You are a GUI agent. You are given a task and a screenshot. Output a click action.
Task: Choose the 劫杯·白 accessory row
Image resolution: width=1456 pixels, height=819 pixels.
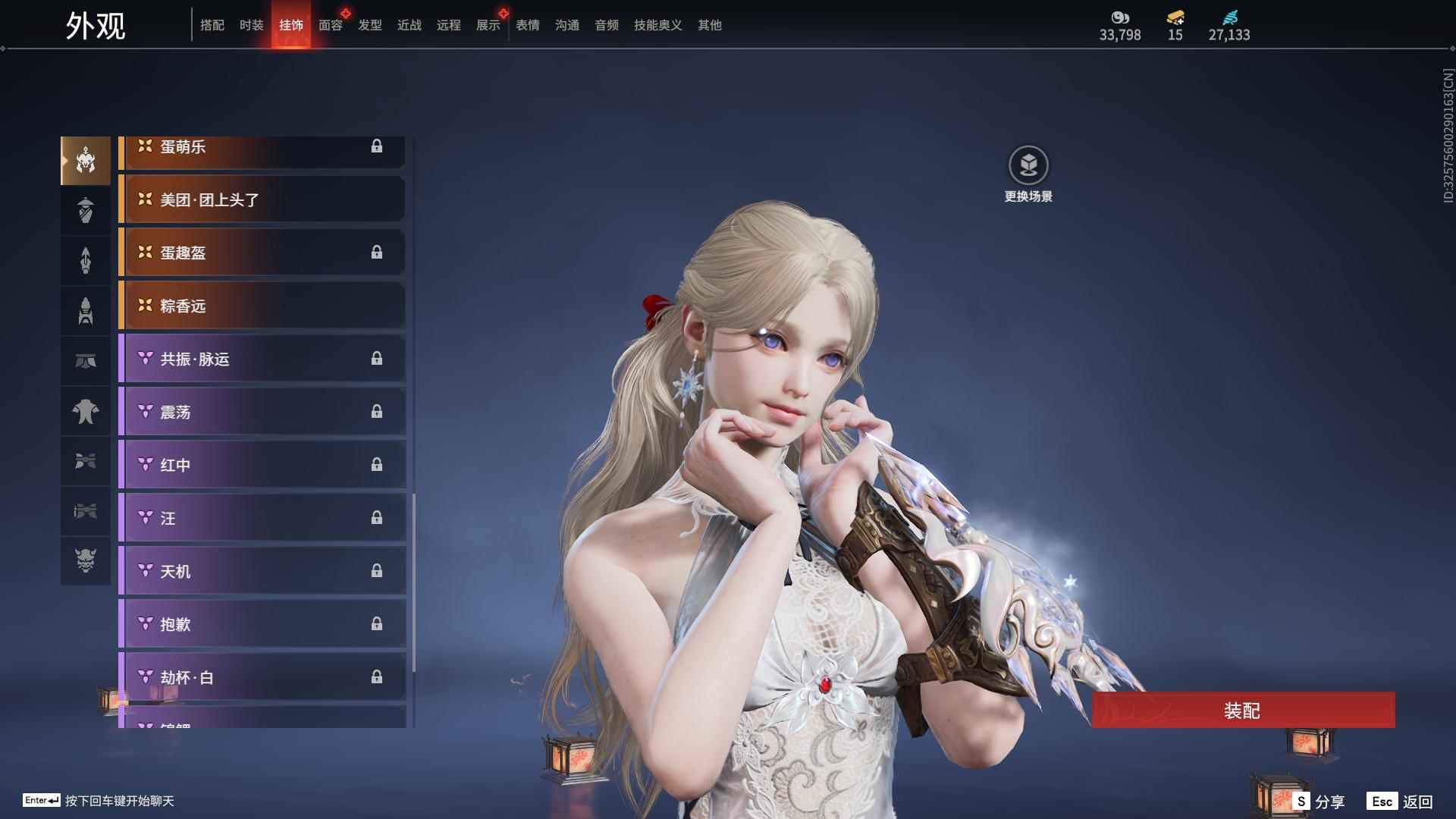(x=262, y=677)
